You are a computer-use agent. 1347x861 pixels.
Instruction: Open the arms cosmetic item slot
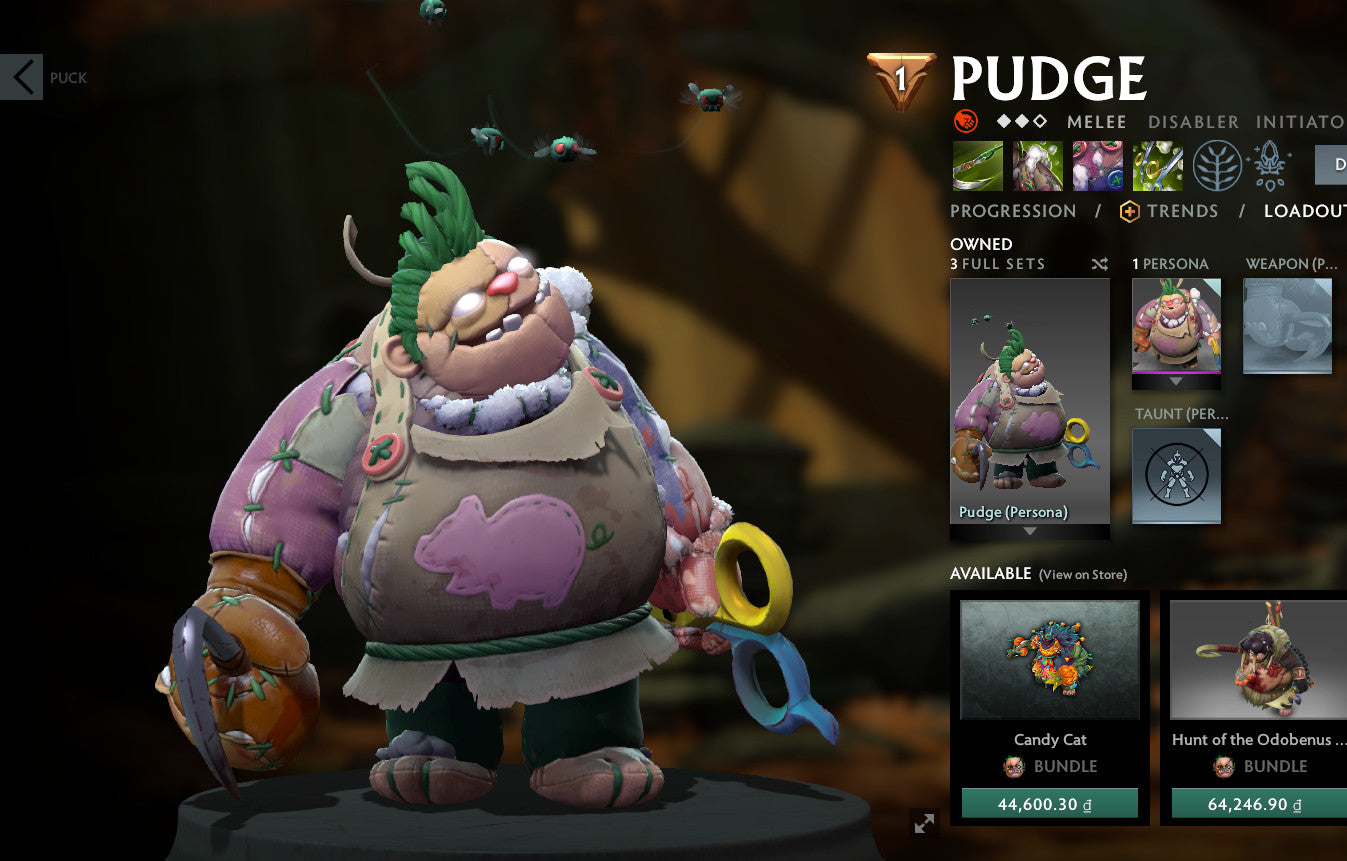pos(1097,165)
